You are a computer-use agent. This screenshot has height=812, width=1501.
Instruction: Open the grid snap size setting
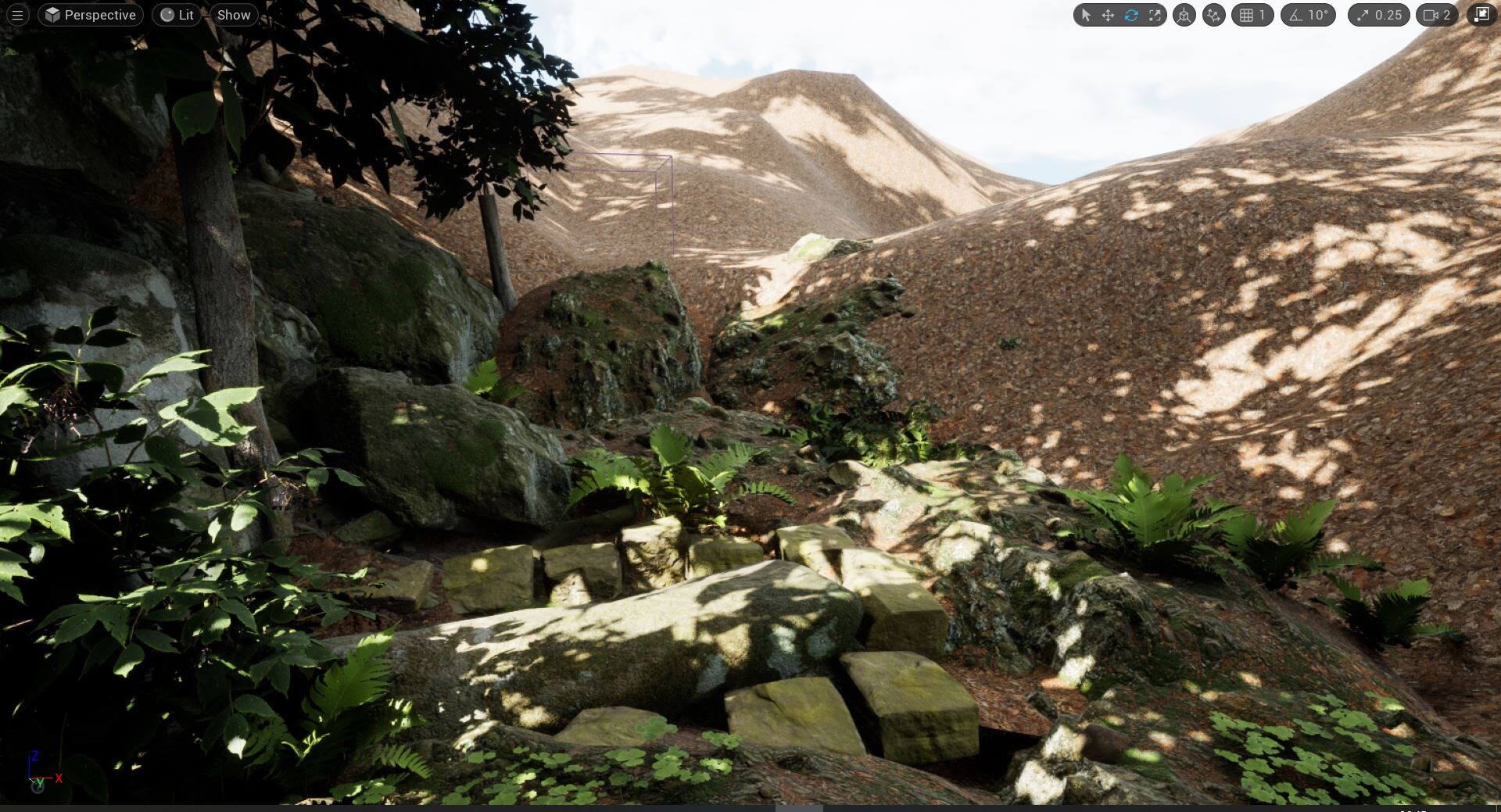pyautogui.click(x=1252, y=15)
